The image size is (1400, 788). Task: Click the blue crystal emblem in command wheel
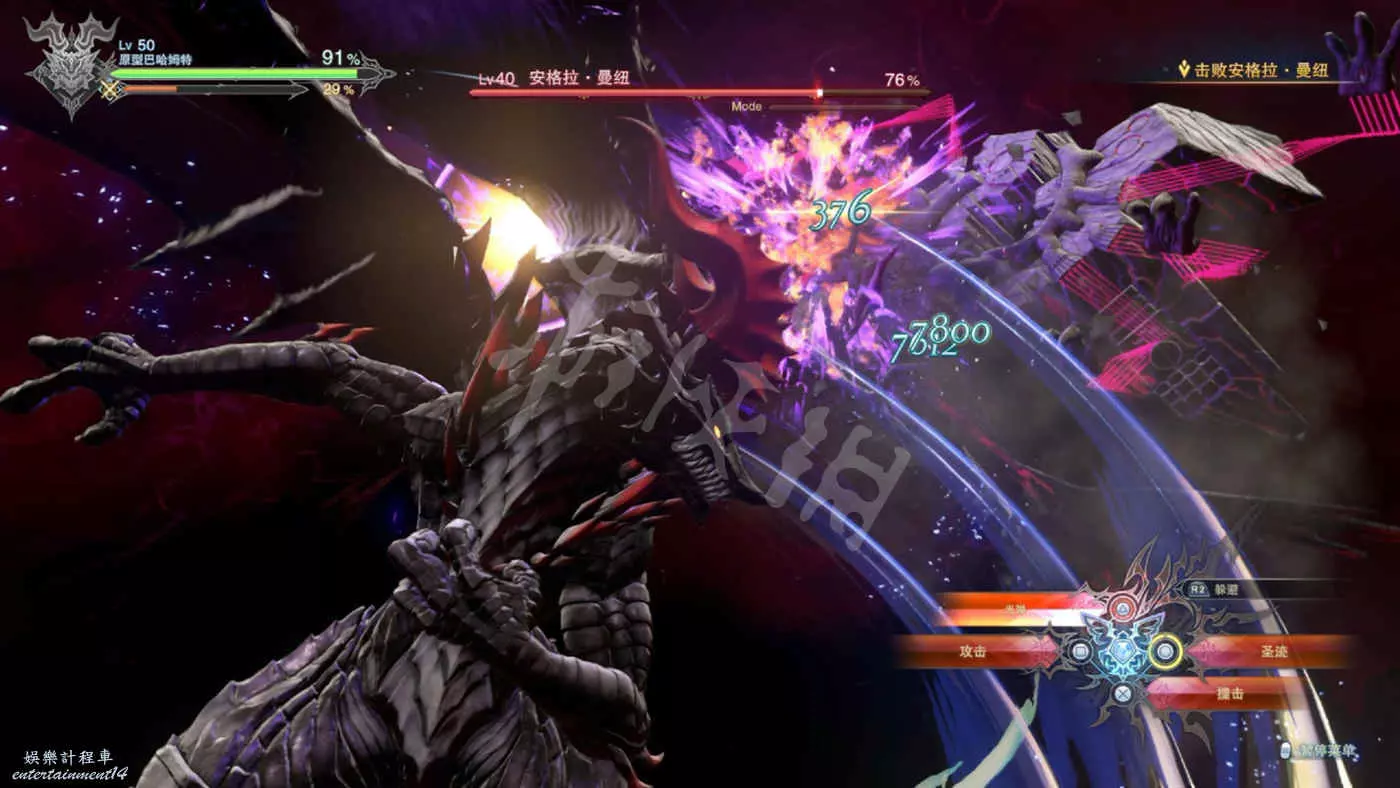(x=1122, y=652)
